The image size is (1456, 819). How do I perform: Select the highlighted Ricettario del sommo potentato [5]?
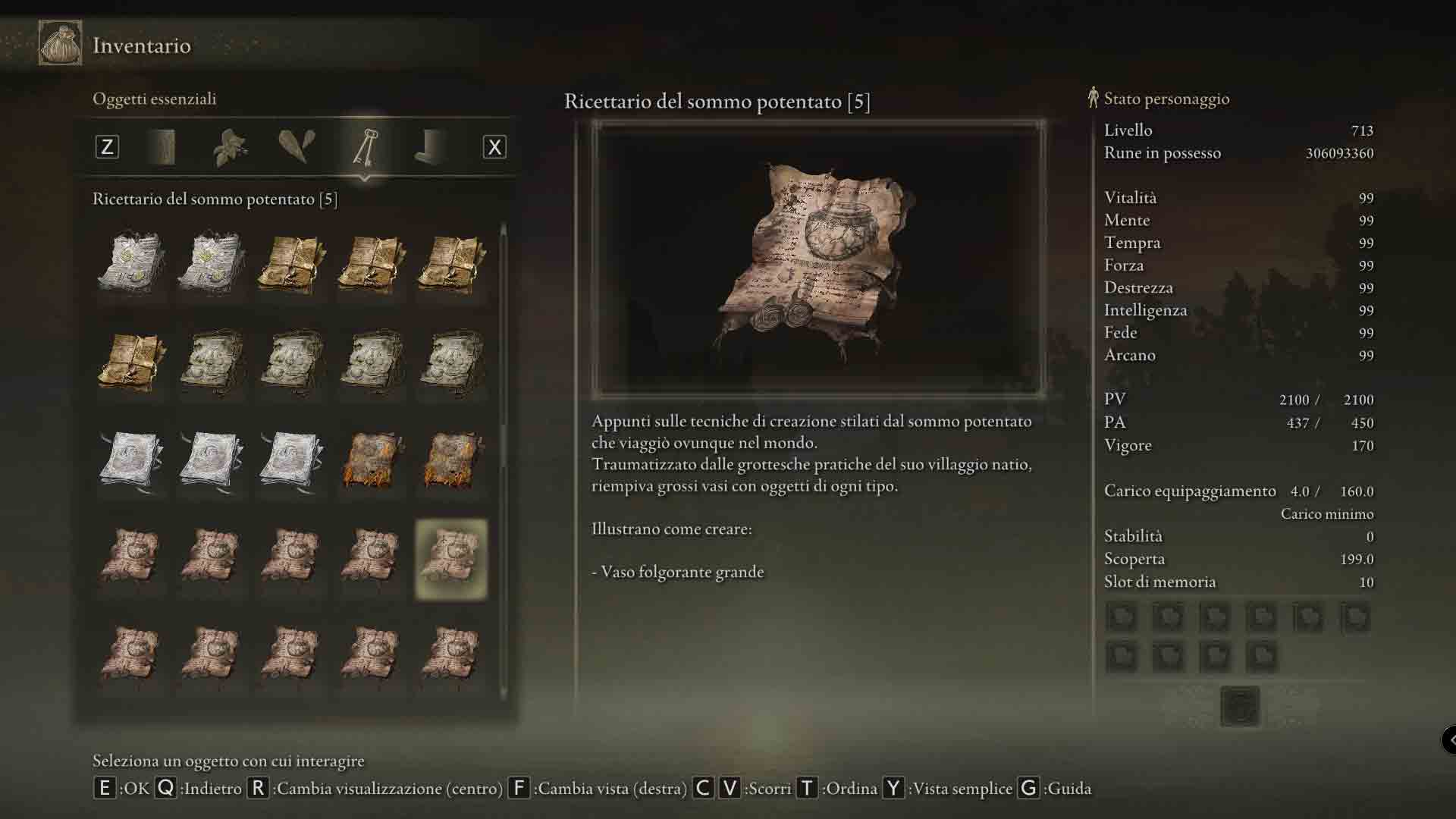click(451, 559)
